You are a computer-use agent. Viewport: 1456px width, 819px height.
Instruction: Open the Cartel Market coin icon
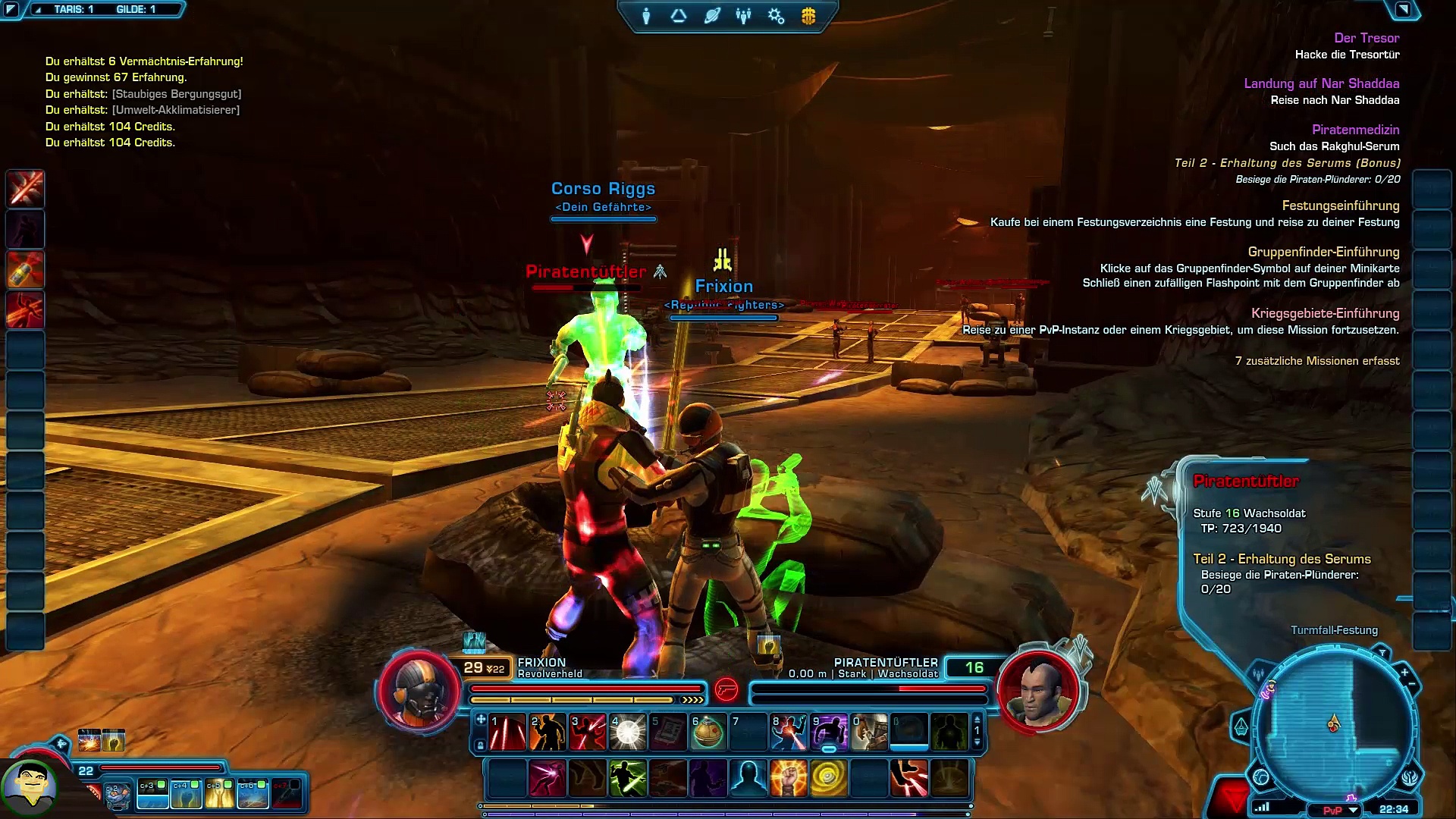(x=808, y=16)
